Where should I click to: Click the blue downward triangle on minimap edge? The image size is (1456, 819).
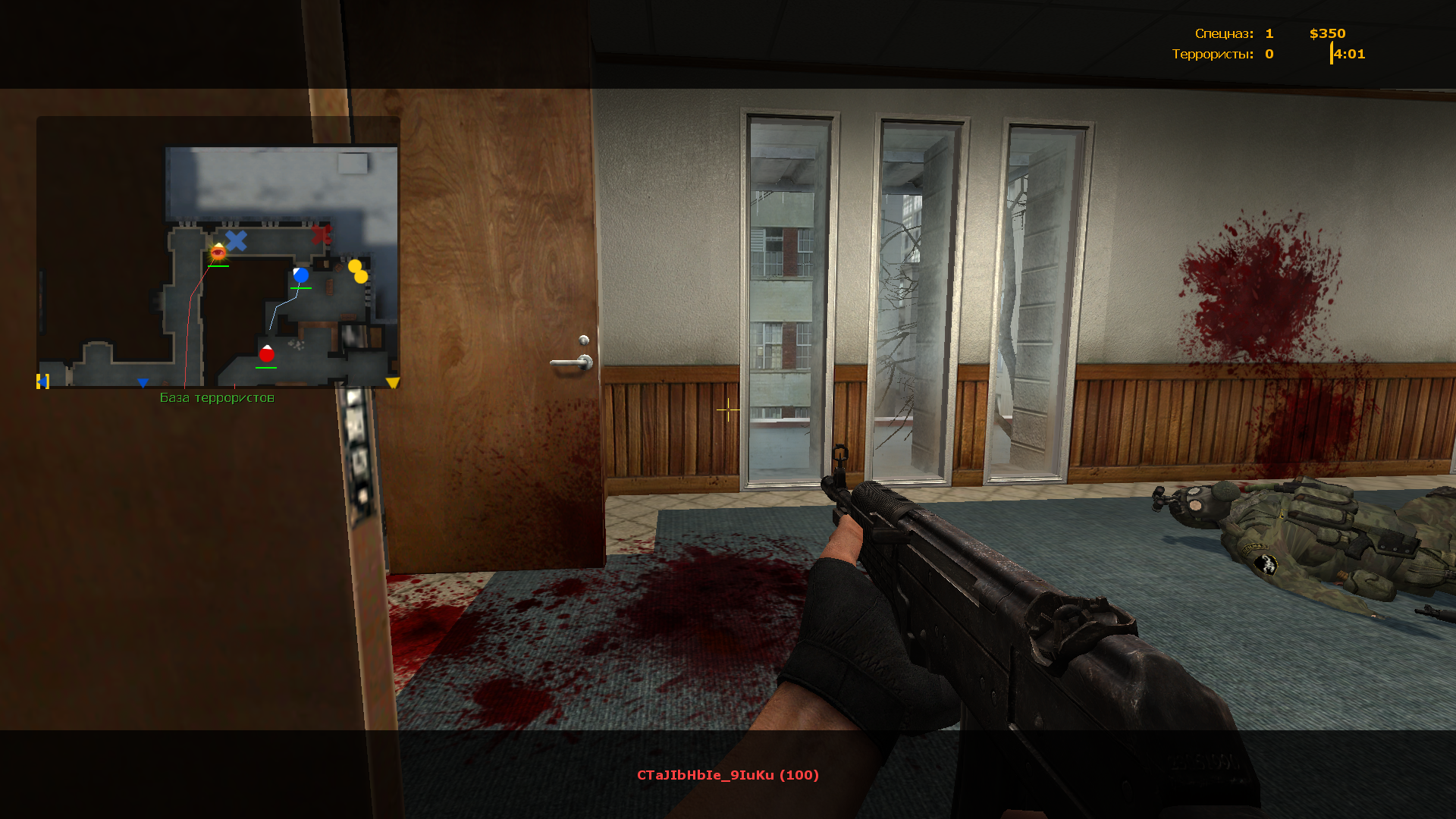pos(143,383)
